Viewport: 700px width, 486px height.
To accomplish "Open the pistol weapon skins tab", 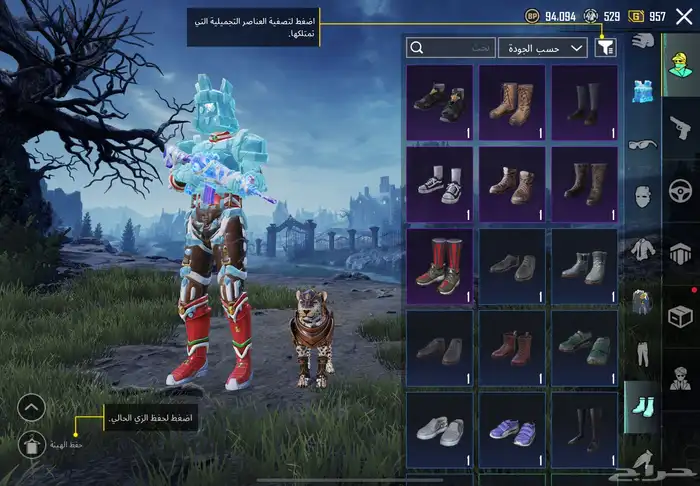I will click(680, 127).
